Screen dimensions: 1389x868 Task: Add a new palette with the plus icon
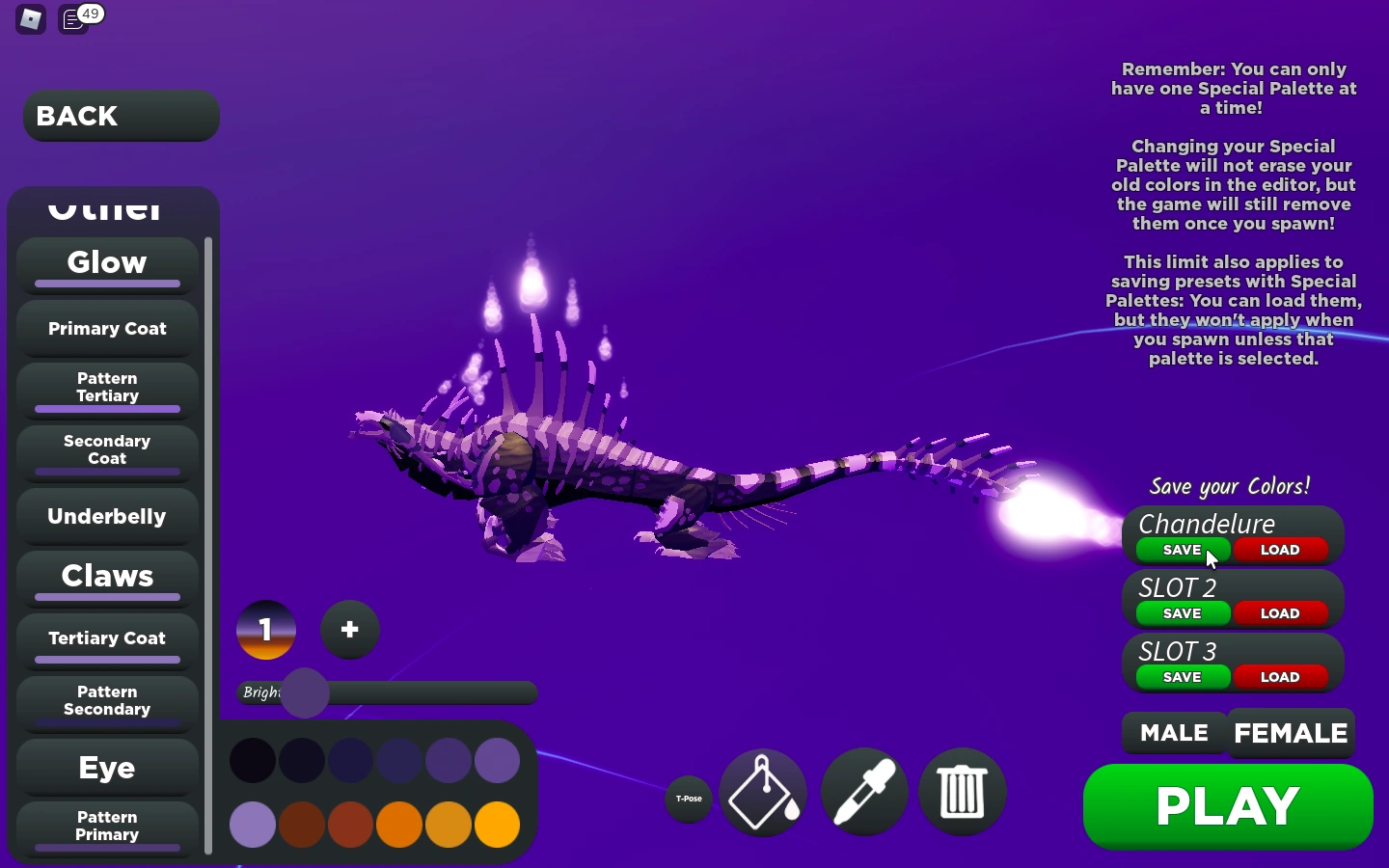[x=349, y=630]
